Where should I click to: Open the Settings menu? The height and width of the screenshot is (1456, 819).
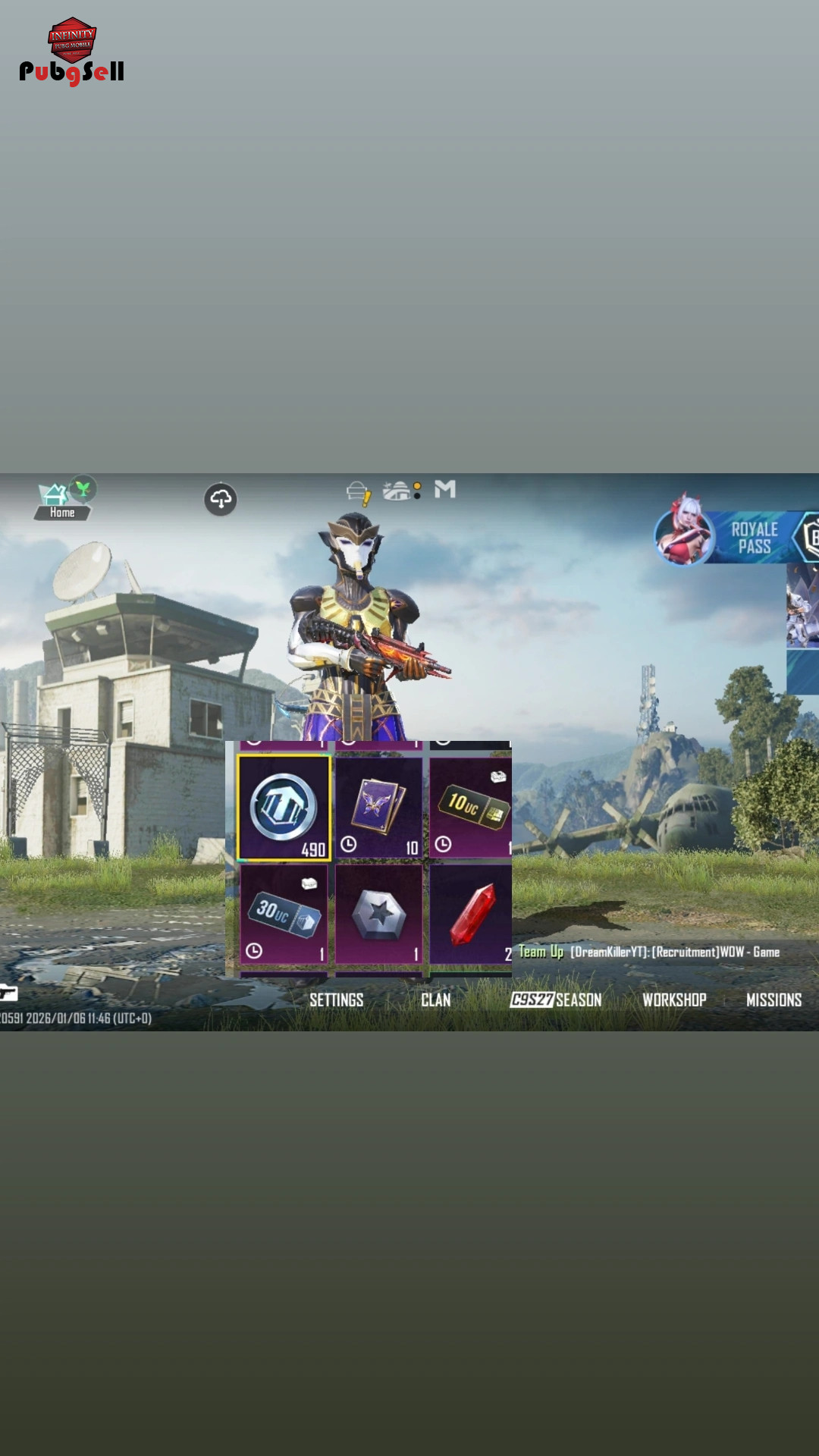tap(336, 1000)
